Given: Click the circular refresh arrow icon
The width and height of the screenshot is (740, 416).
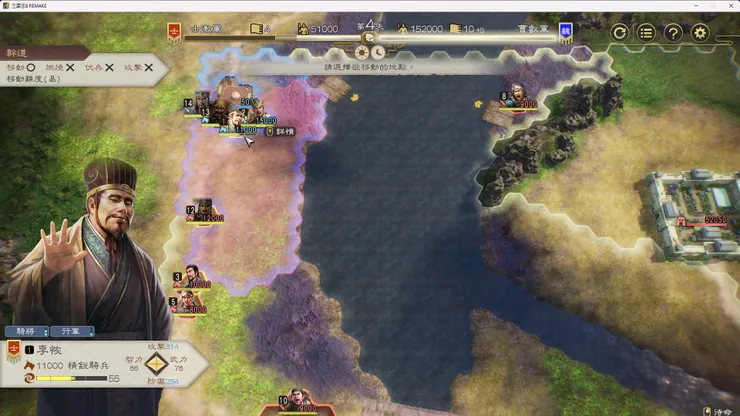Looking at the screenshot, I should coord(619,33).
